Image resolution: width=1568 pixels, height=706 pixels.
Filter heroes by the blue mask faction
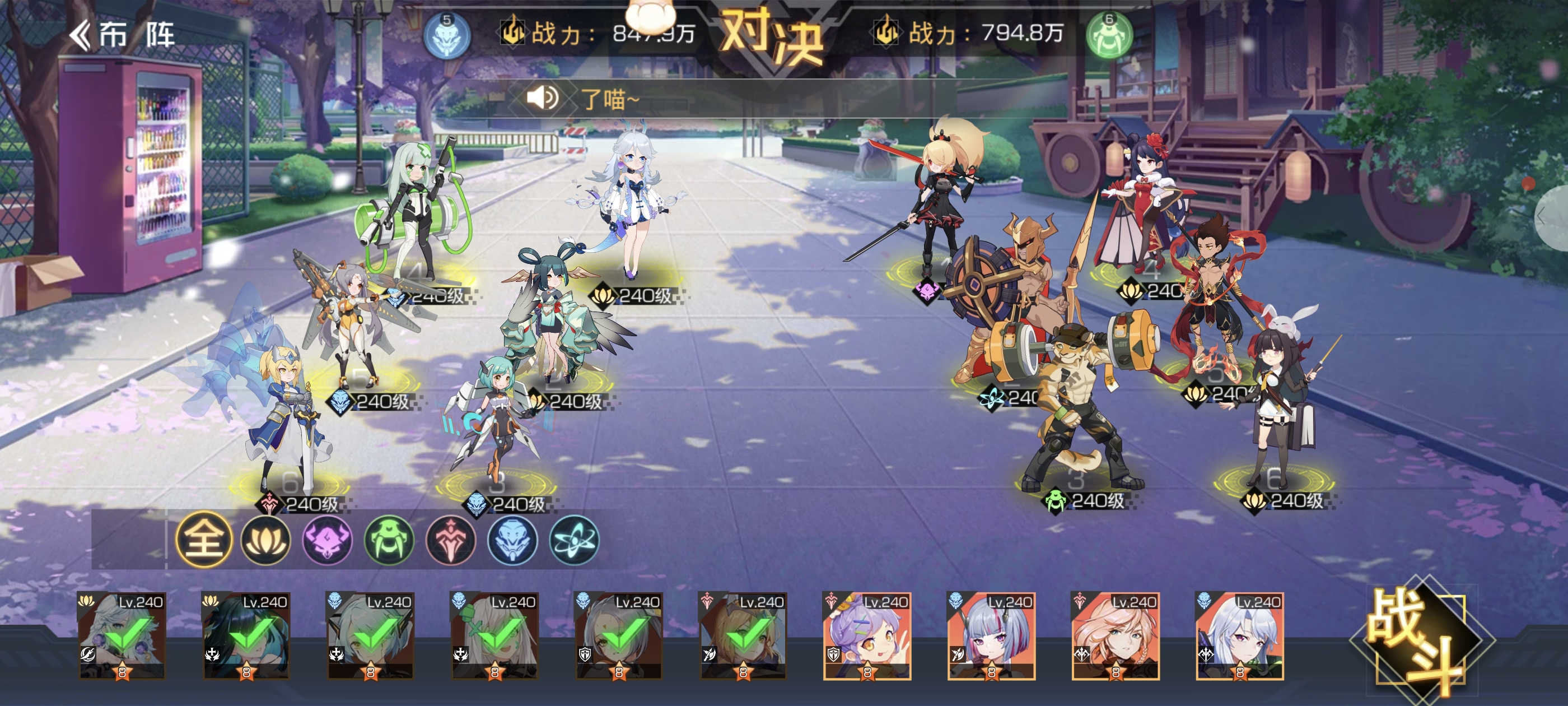pos(512,539)
